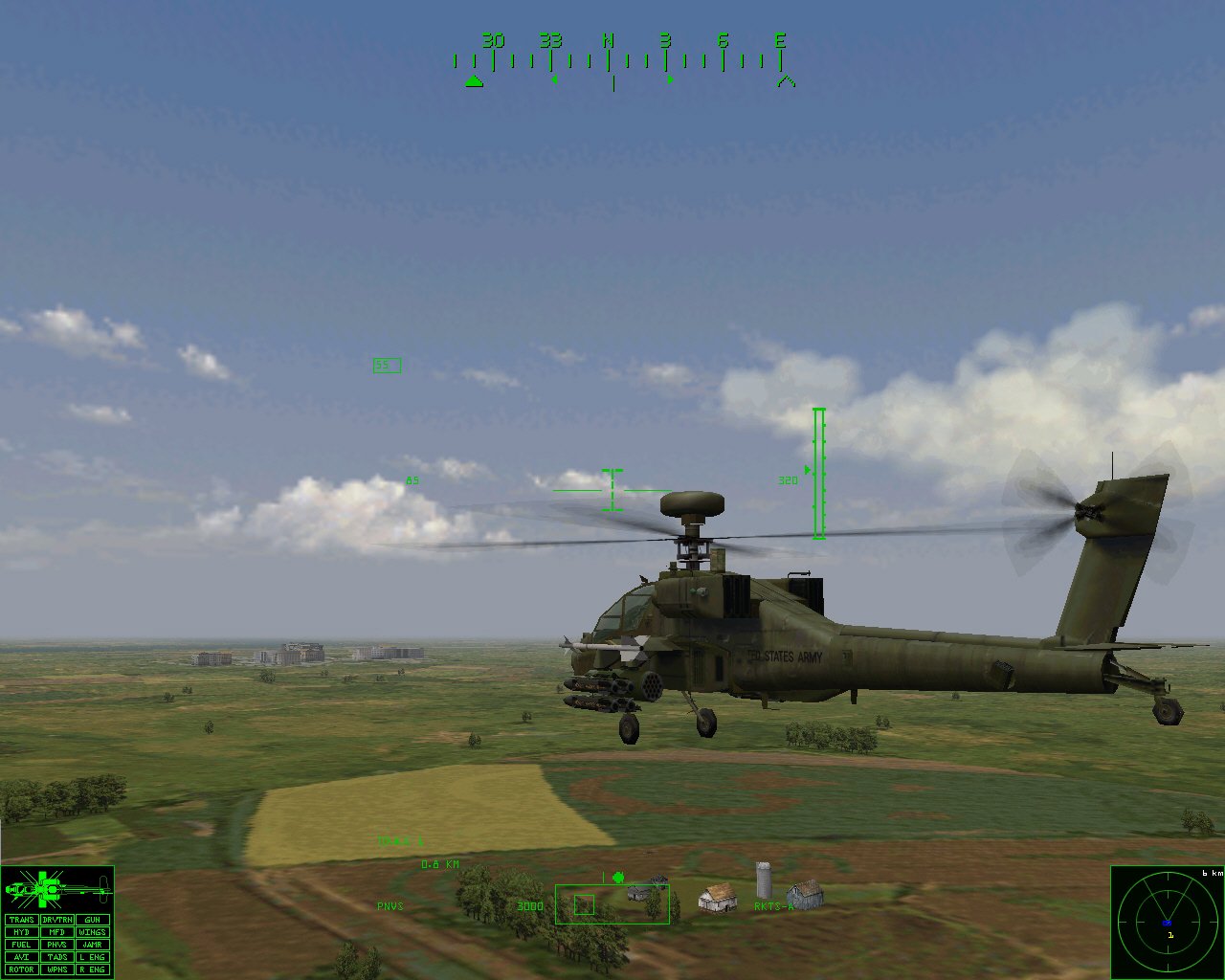The image size is (1225, 980).
Task: Toggle the JAMR jammer indicator
Action: click(92, 945)
